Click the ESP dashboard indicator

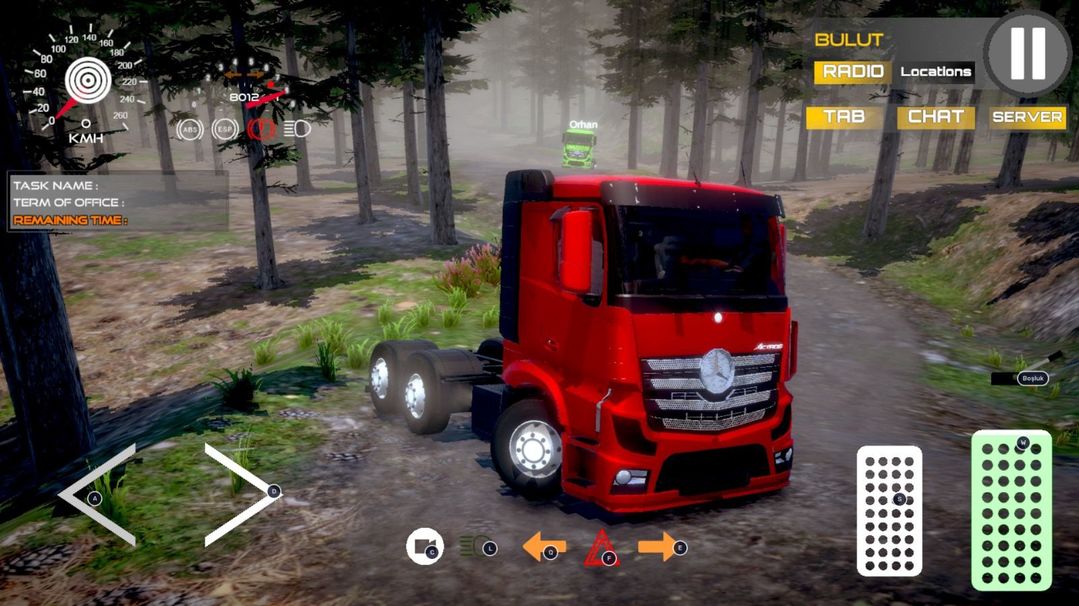[223, 129]
